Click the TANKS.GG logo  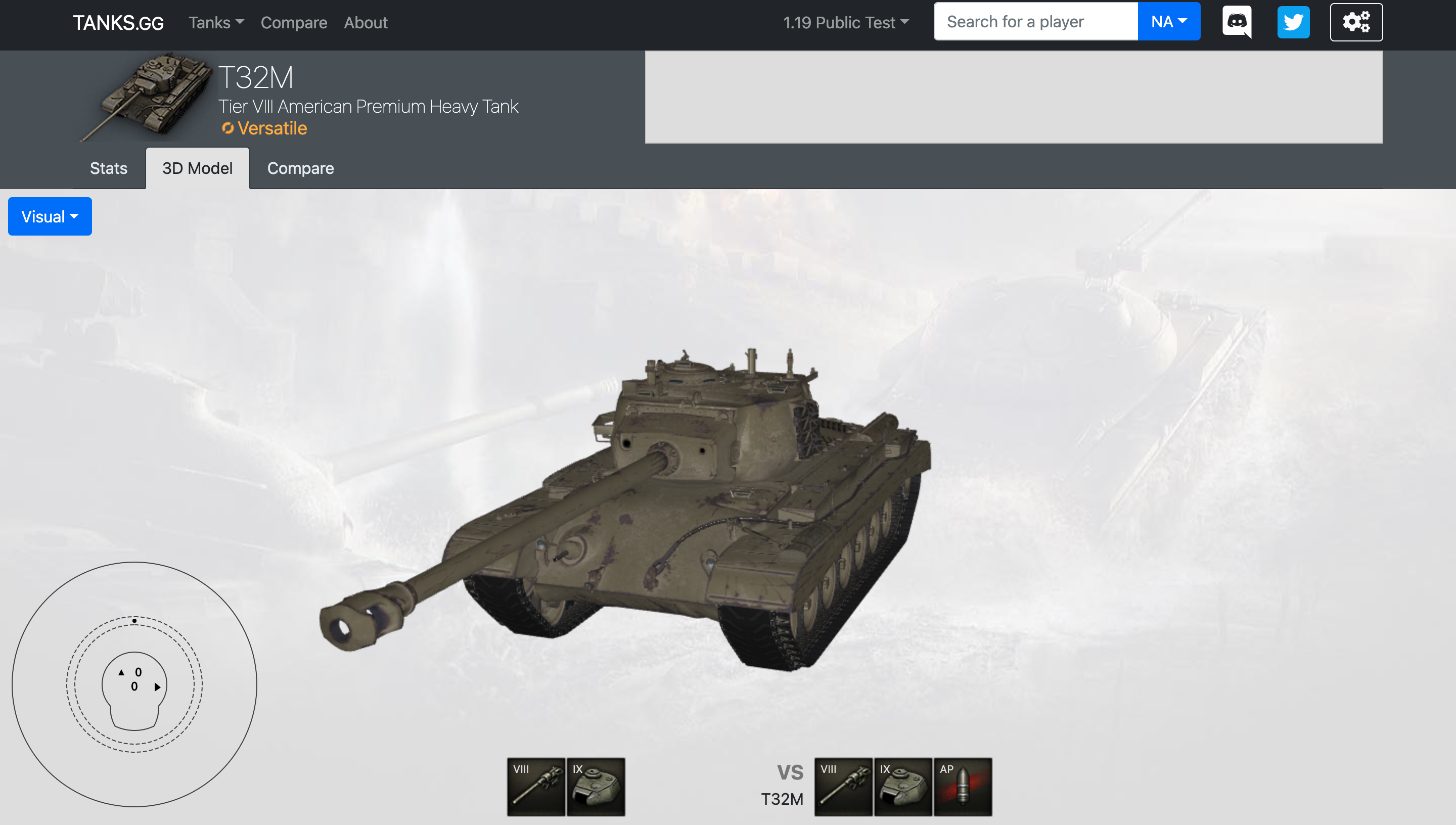click(x=117, y=22)
